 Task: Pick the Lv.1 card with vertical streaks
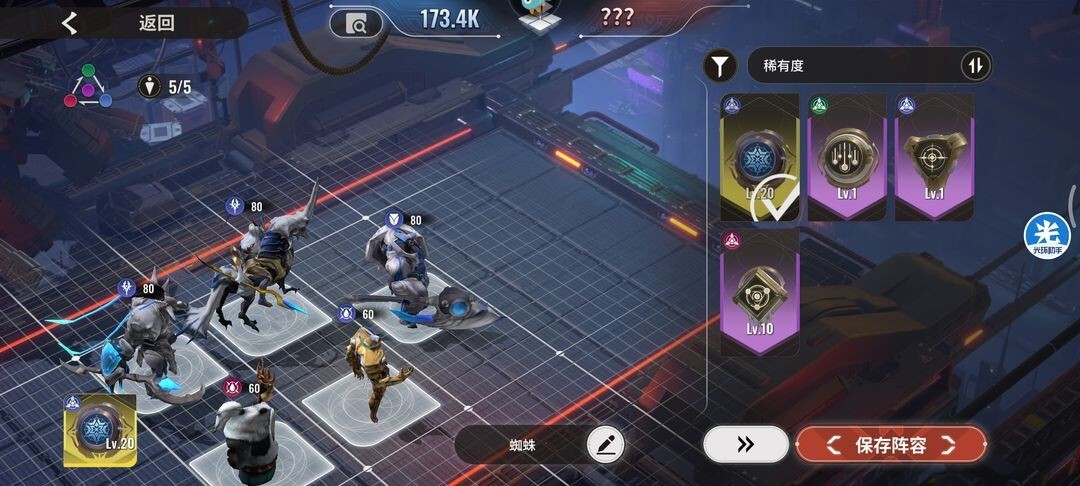[x=847, y=157]
